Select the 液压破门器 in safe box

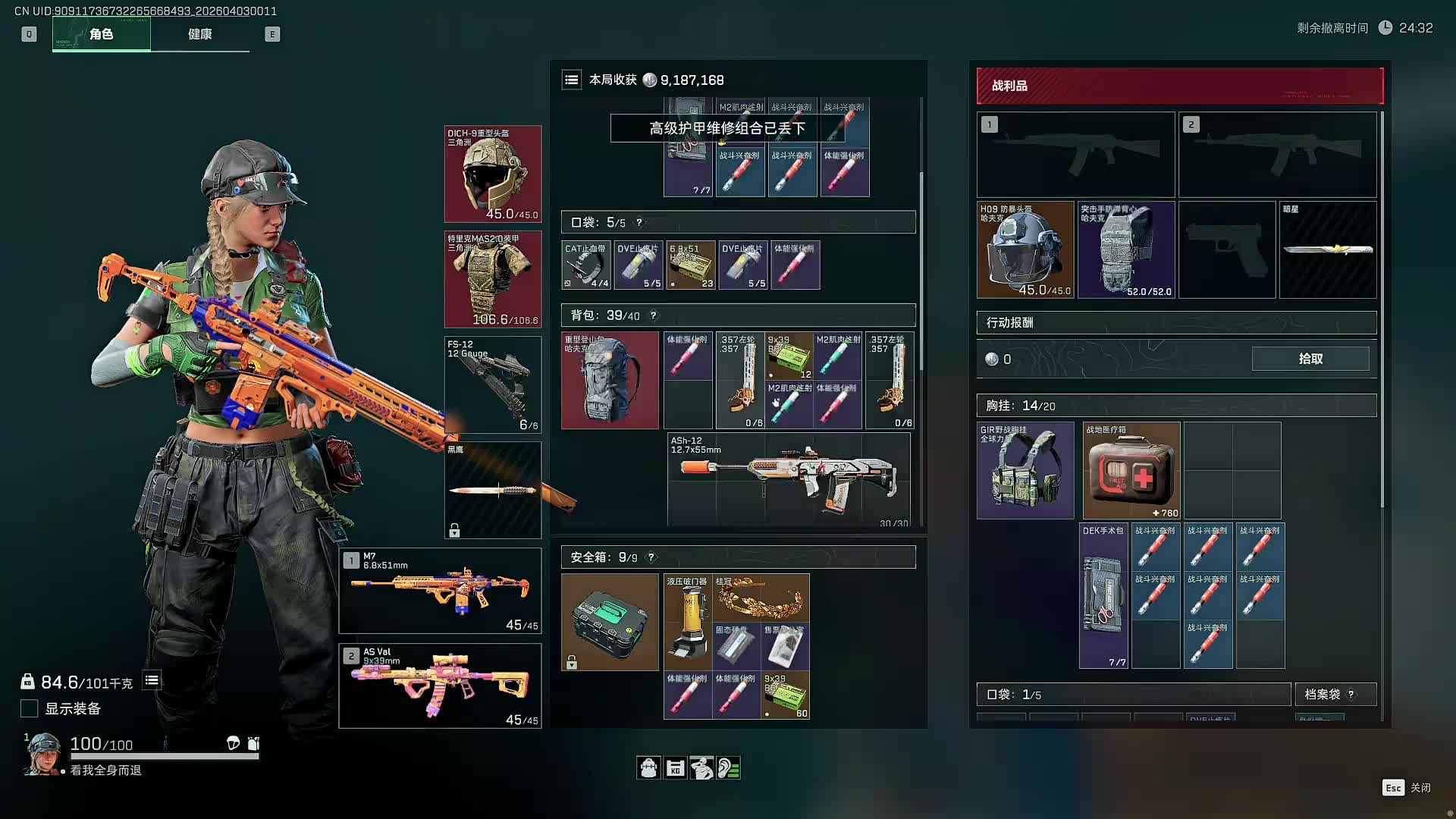click(688, 621)
